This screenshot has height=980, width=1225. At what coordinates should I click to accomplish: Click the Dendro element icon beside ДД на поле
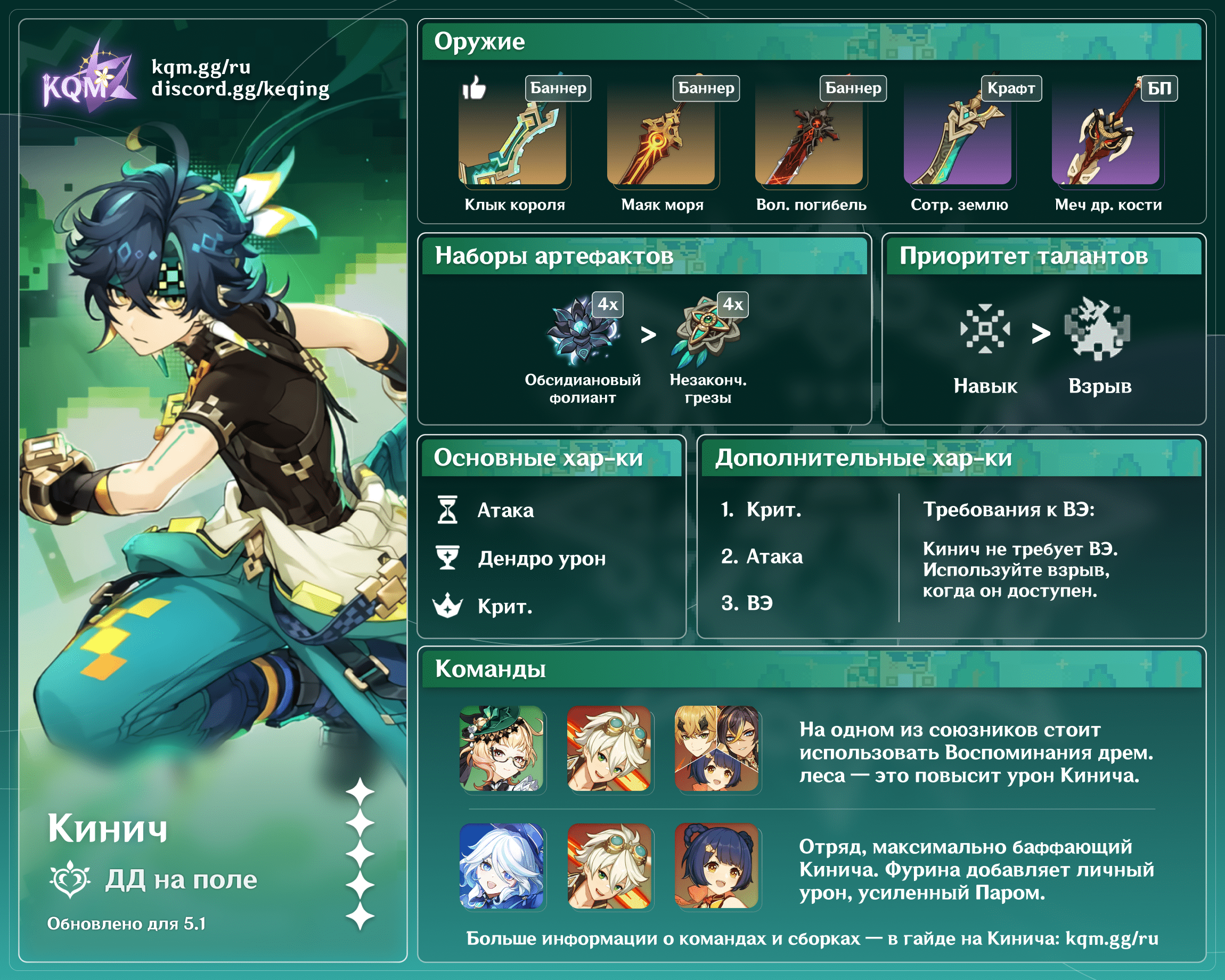click(x=70, y=879)
